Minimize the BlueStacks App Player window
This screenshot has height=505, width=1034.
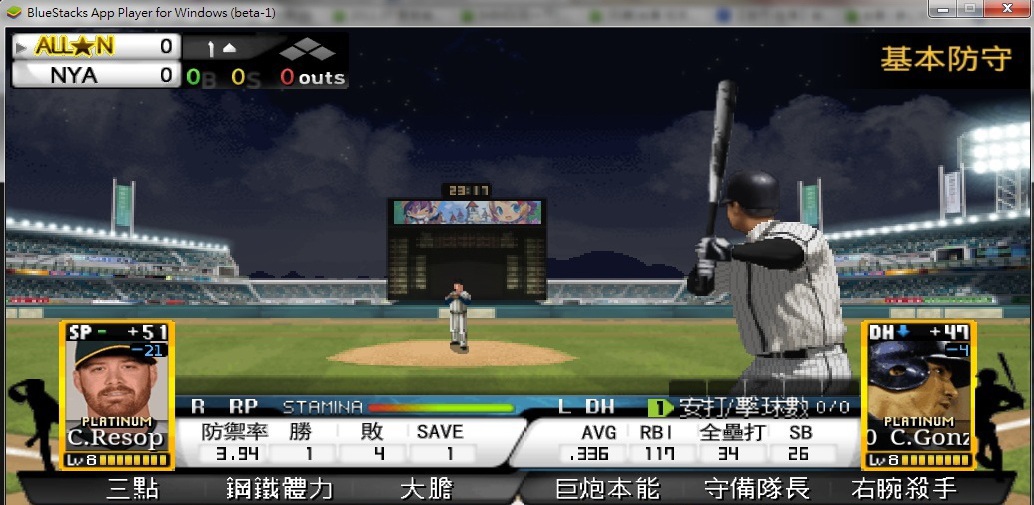click(x=941, y=9)
